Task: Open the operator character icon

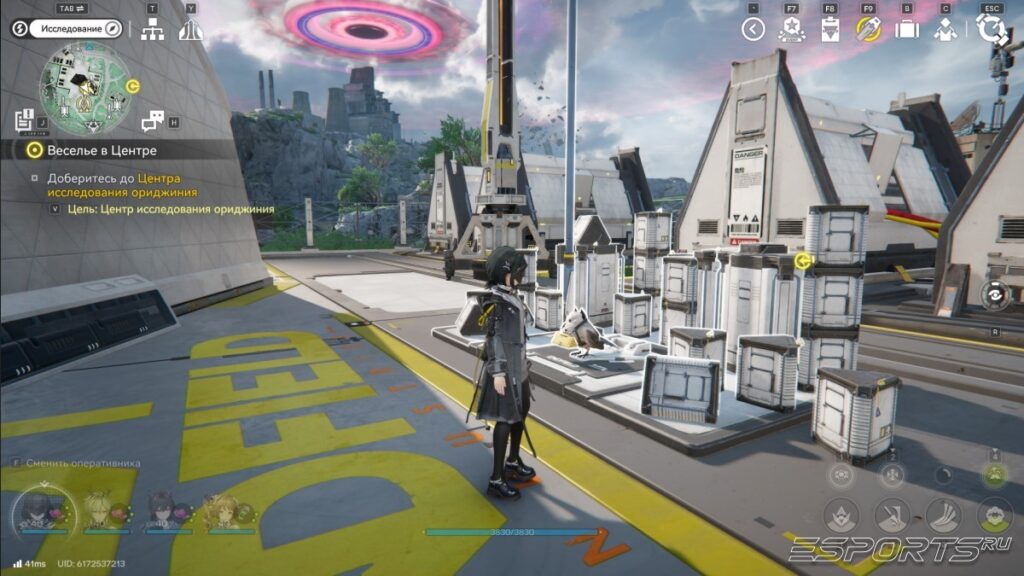Action: coord(945,29)
